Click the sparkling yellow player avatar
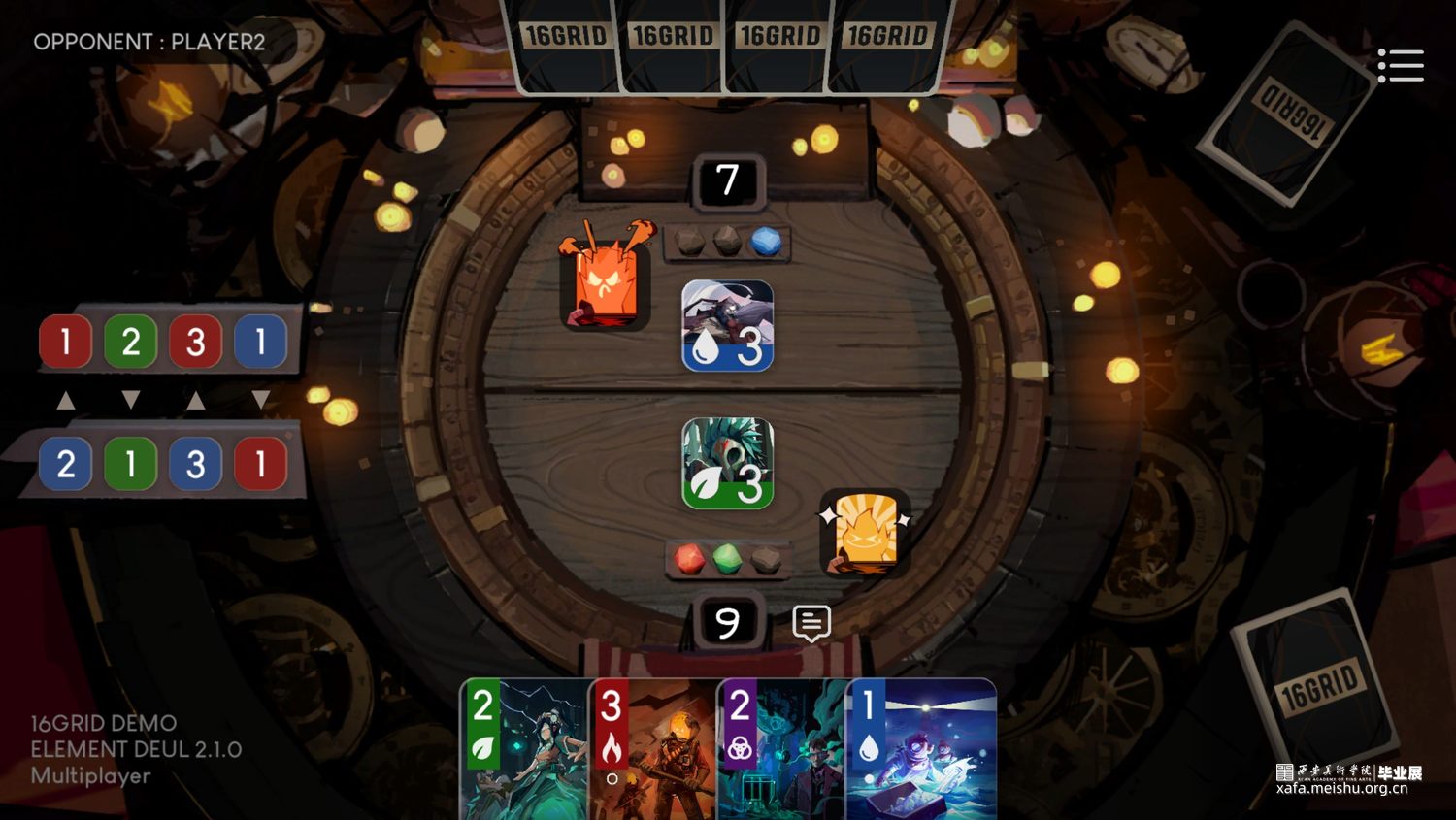Screen dimensions: 1456x820 tap(864, 532)
